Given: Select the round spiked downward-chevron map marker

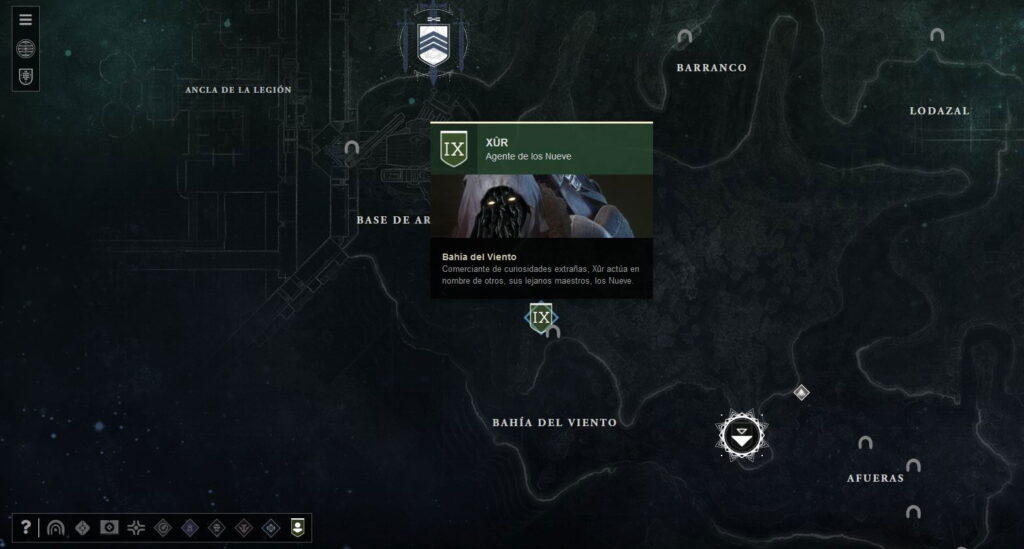Looking at the screenshot, I should [x=741, y=436].
